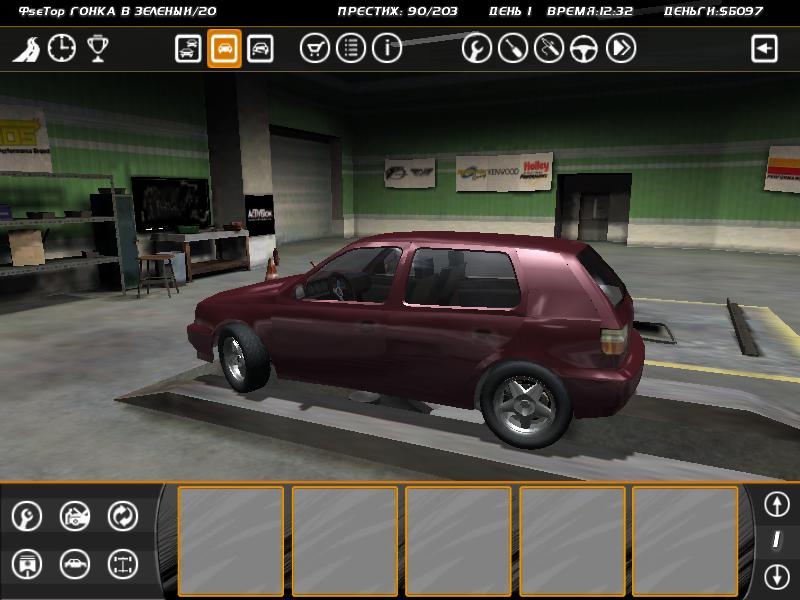Viewport: 800px width, 600px height.
Task: Select the wrench category in the bottom panel
Action: tap(27, 516)
